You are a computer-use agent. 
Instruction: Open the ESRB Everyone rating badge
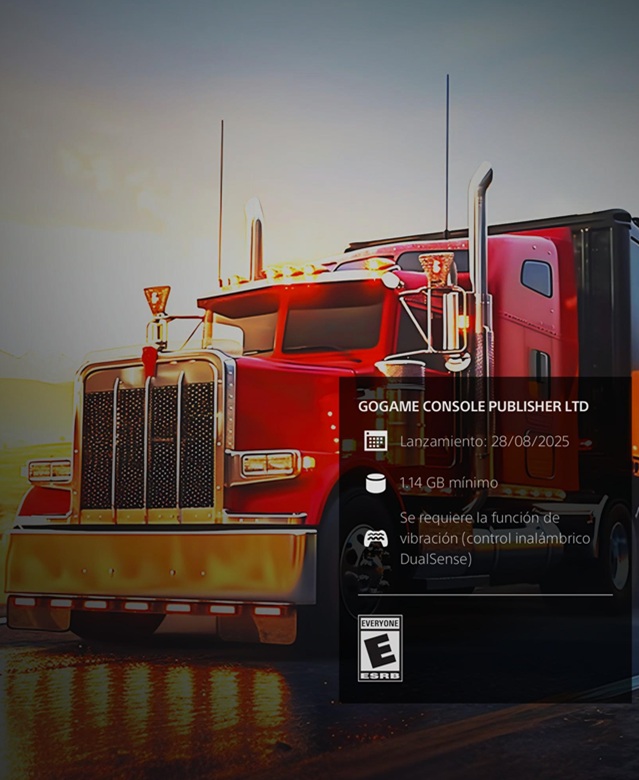(380, 648)
